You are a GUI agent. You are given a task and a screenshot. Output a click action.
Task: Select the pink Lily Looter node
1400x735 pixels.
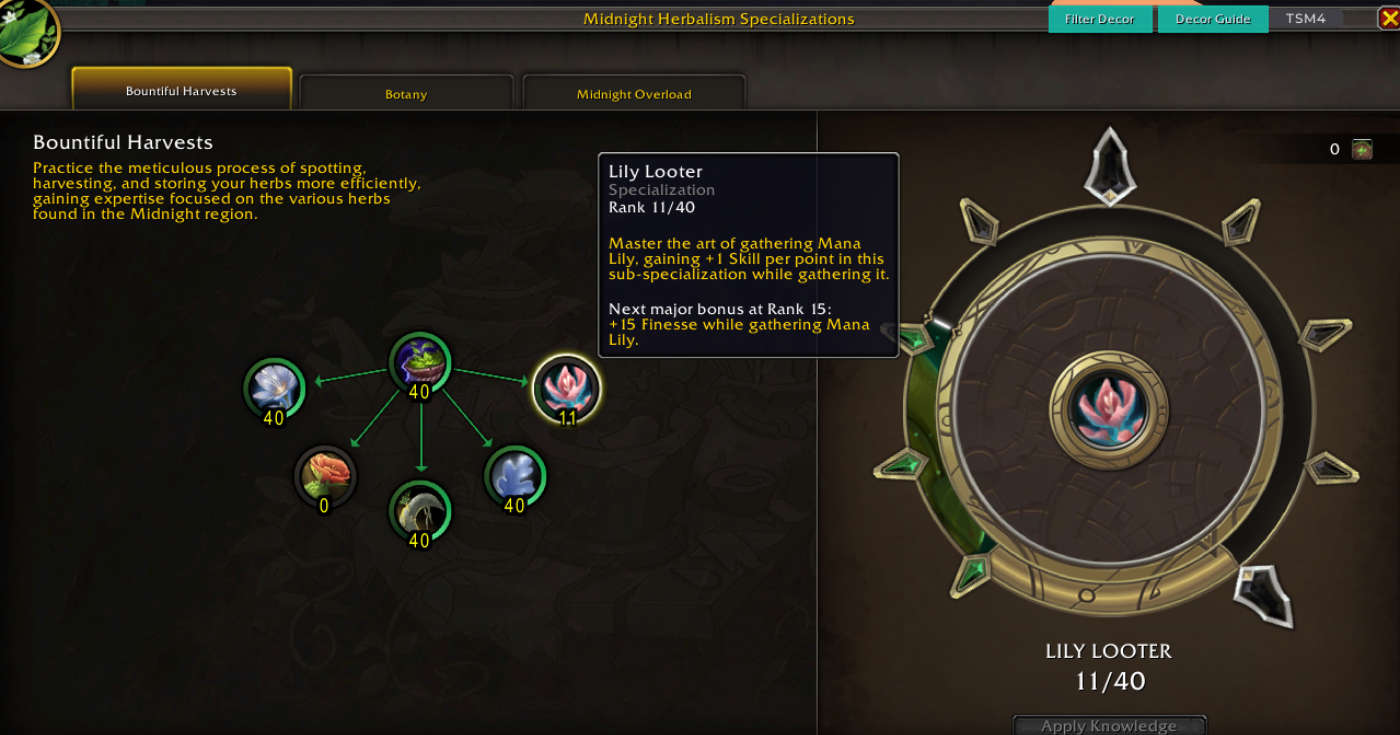click(567, 388)
